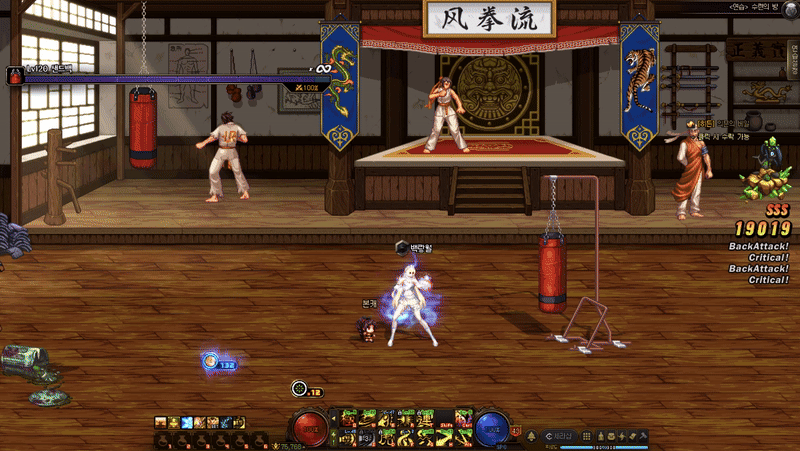Viewport: 800px width, 451px height.
Task: Click the 세리샵 shop button
Action: (x=558, y=436)
